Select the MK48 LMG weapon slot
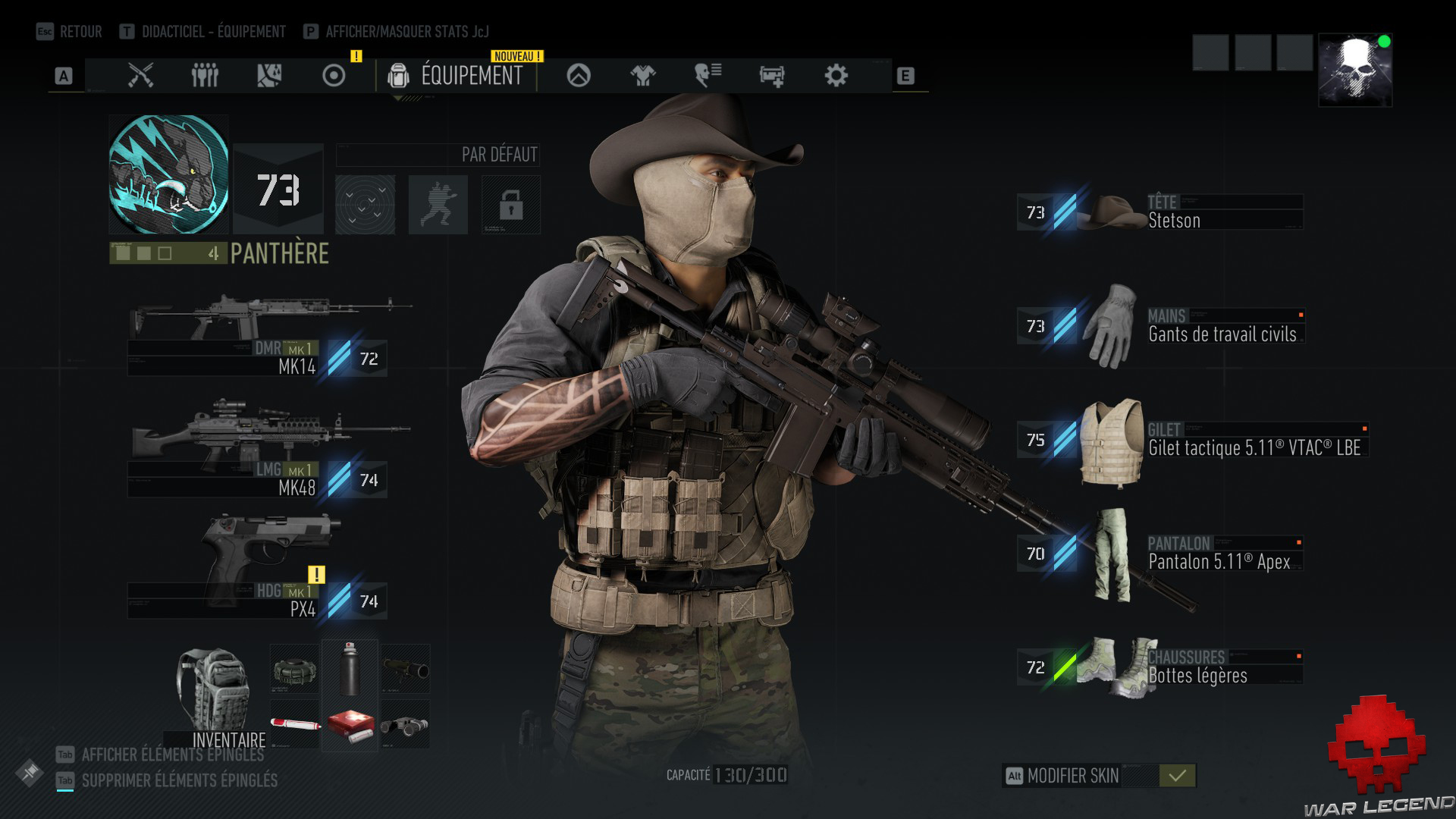The height and width of the screenshot is (819, 1456). (258, 455)
